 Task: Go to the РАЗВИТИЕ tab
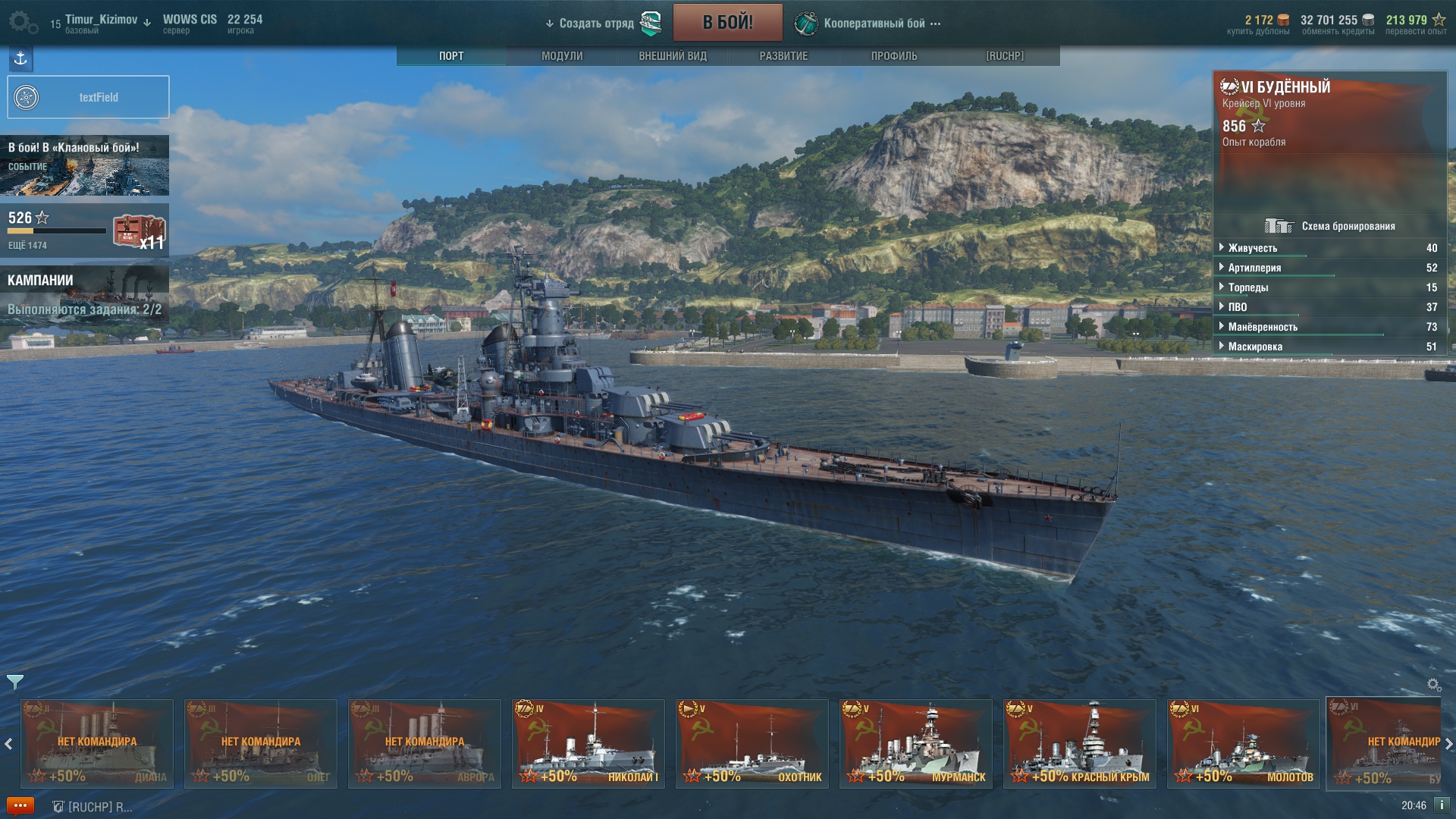783,56
